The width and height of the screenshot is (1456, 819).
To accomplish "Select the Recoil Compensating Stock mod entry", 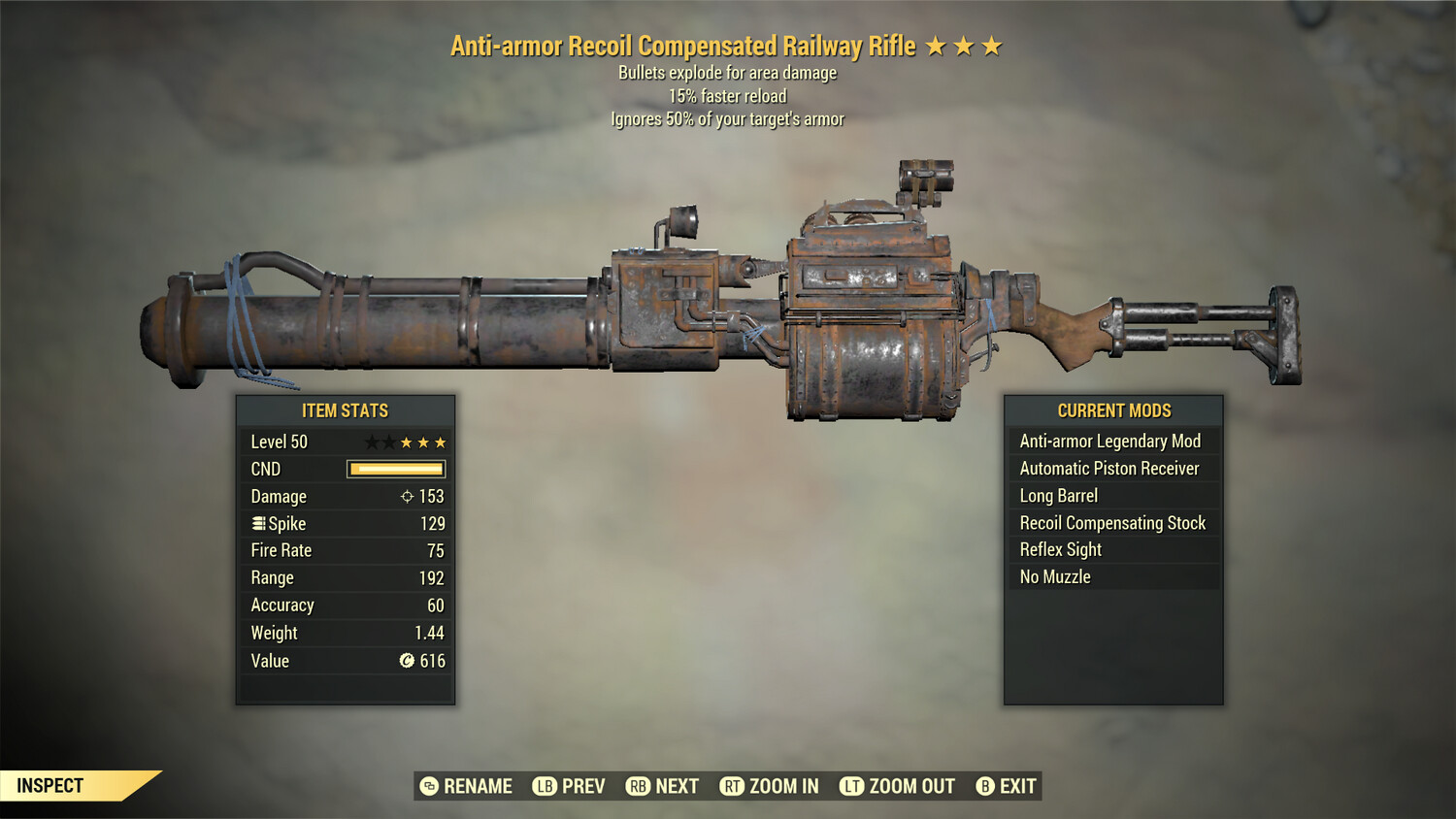I will pos(1112,522).
